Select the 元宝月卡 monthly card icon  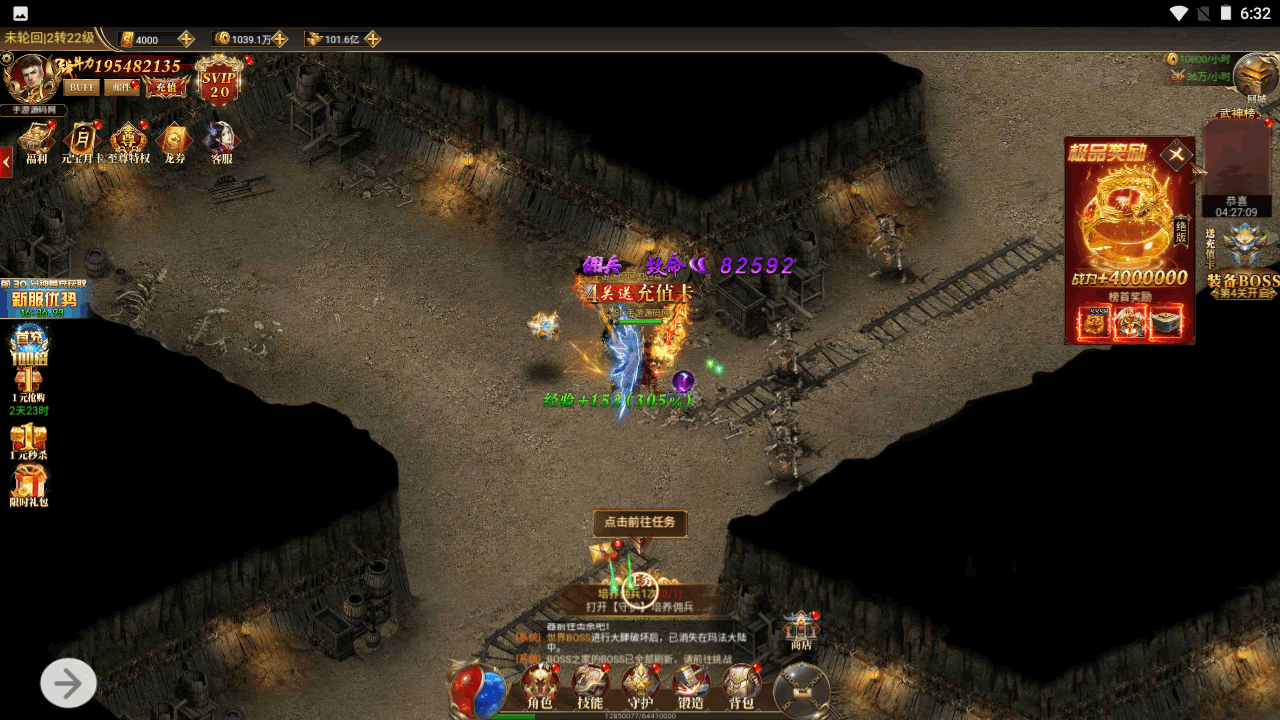click(82, 141)
